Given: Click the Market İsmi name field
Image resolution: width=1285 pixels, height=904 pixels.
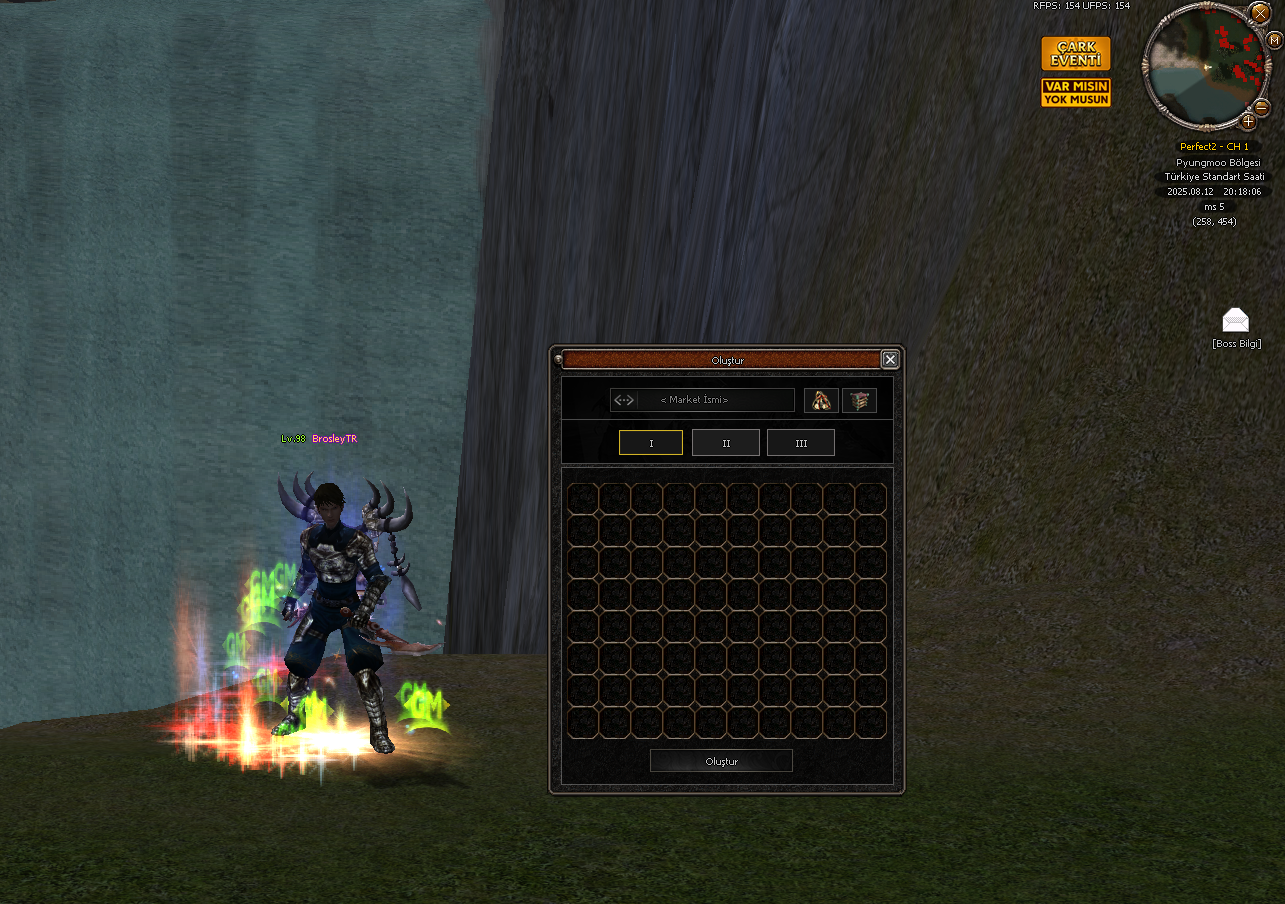Looking at the screenshot, I should (x=715, y=400).
